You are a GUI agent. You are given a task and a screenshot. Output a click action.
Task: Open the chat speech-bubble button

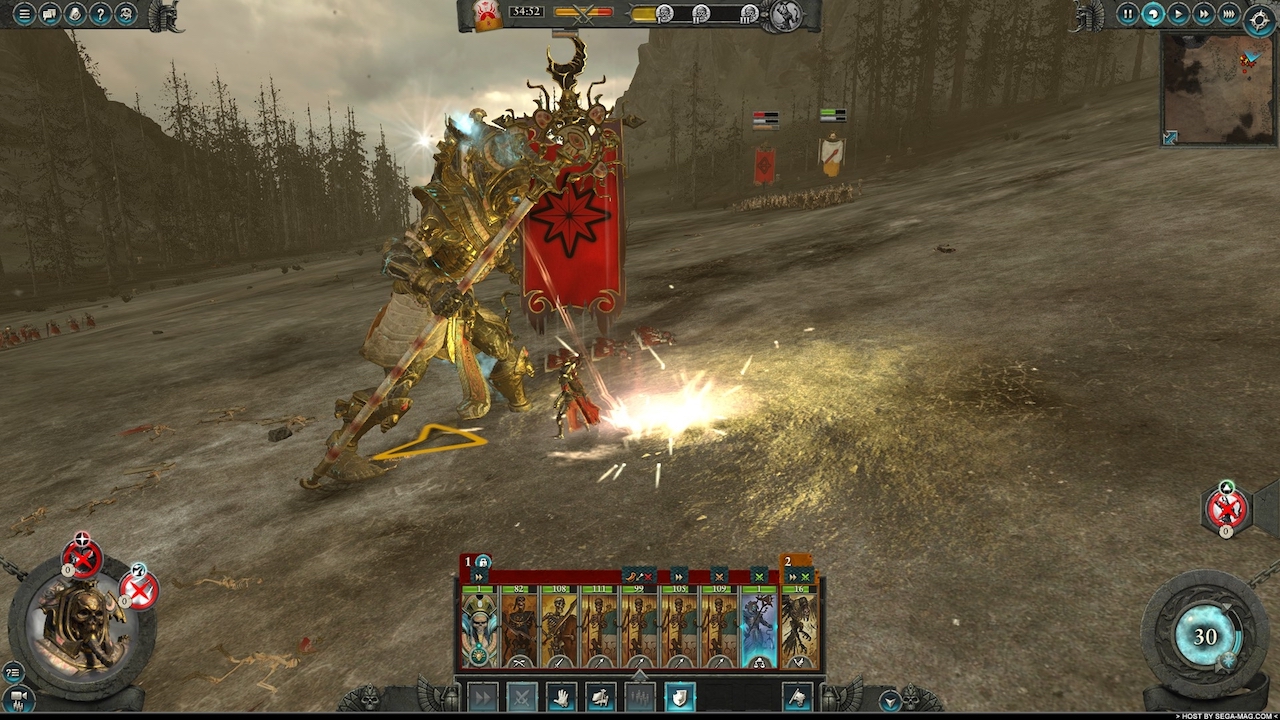(x=49, y=14)
